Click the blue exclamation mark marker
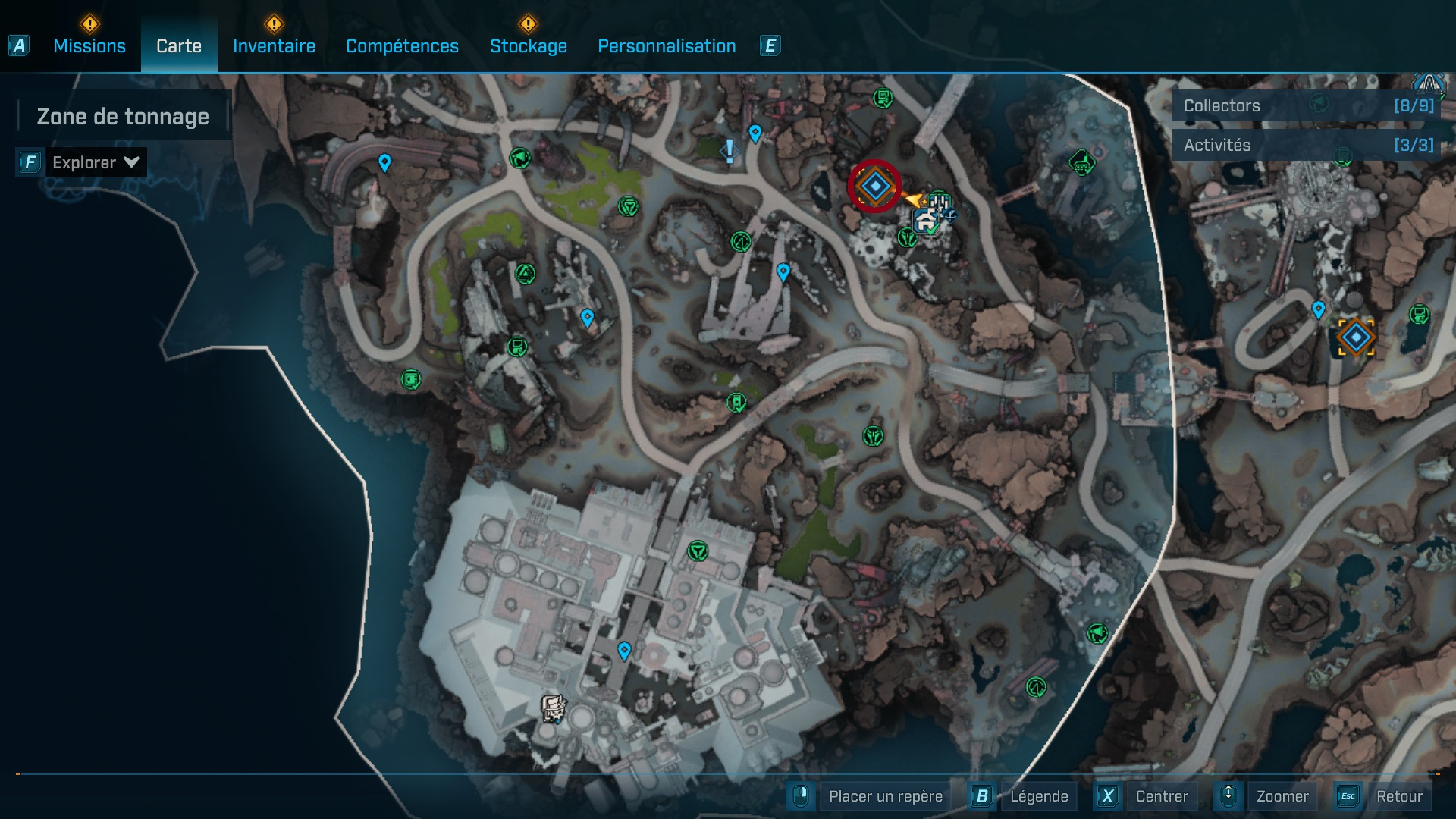This screenshot has width=1456, height=819. click(730, 151)
